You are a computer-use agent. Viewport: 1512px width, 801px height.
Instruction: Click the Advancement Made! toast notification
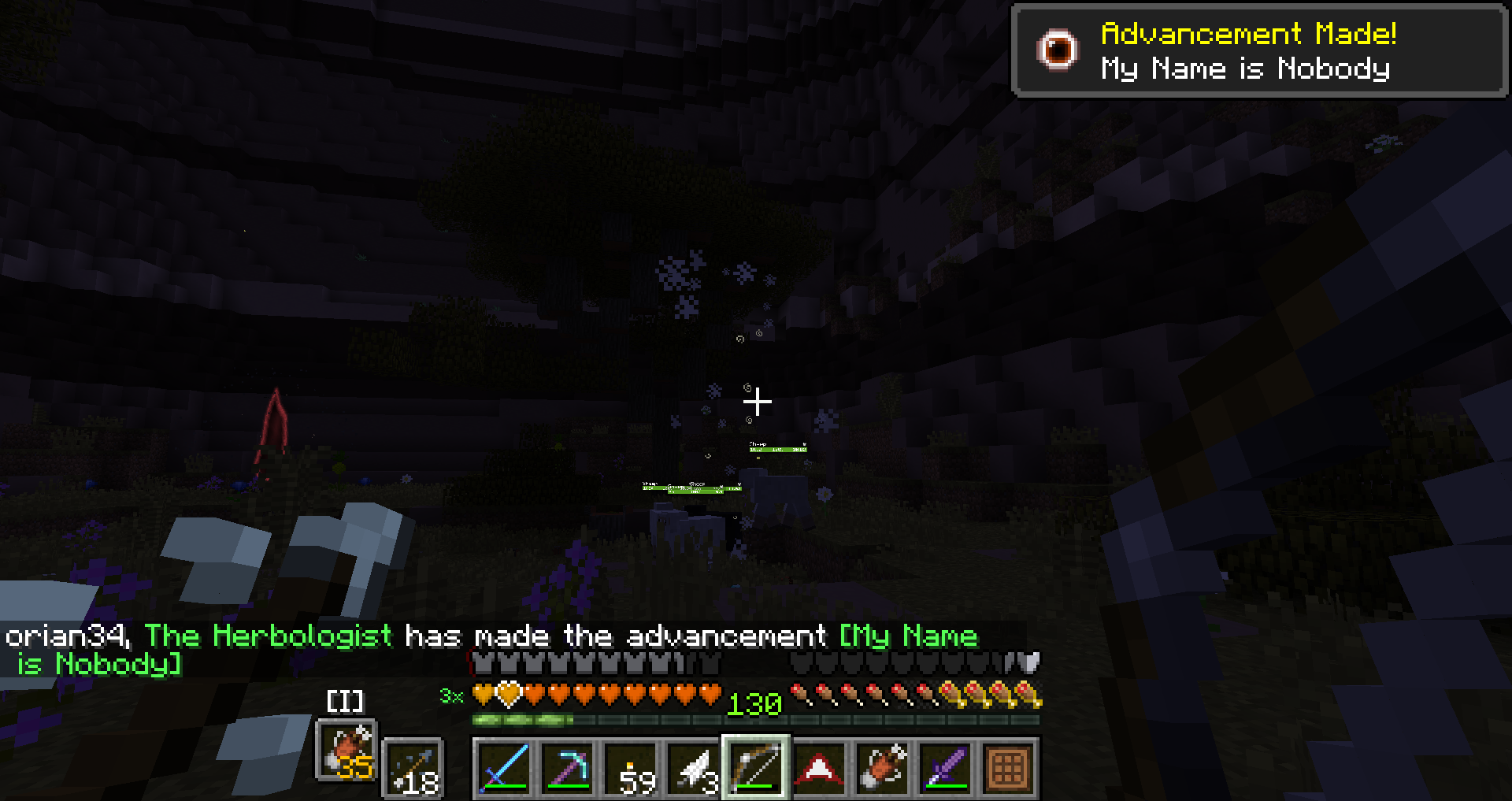click(x=1258, y=50)
